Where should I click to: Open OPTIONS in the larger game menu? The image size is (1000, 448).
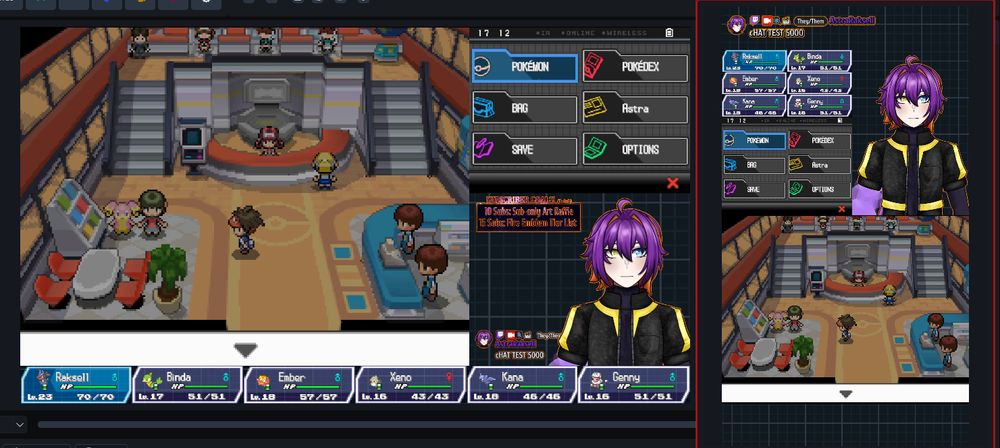click(635, 150)
